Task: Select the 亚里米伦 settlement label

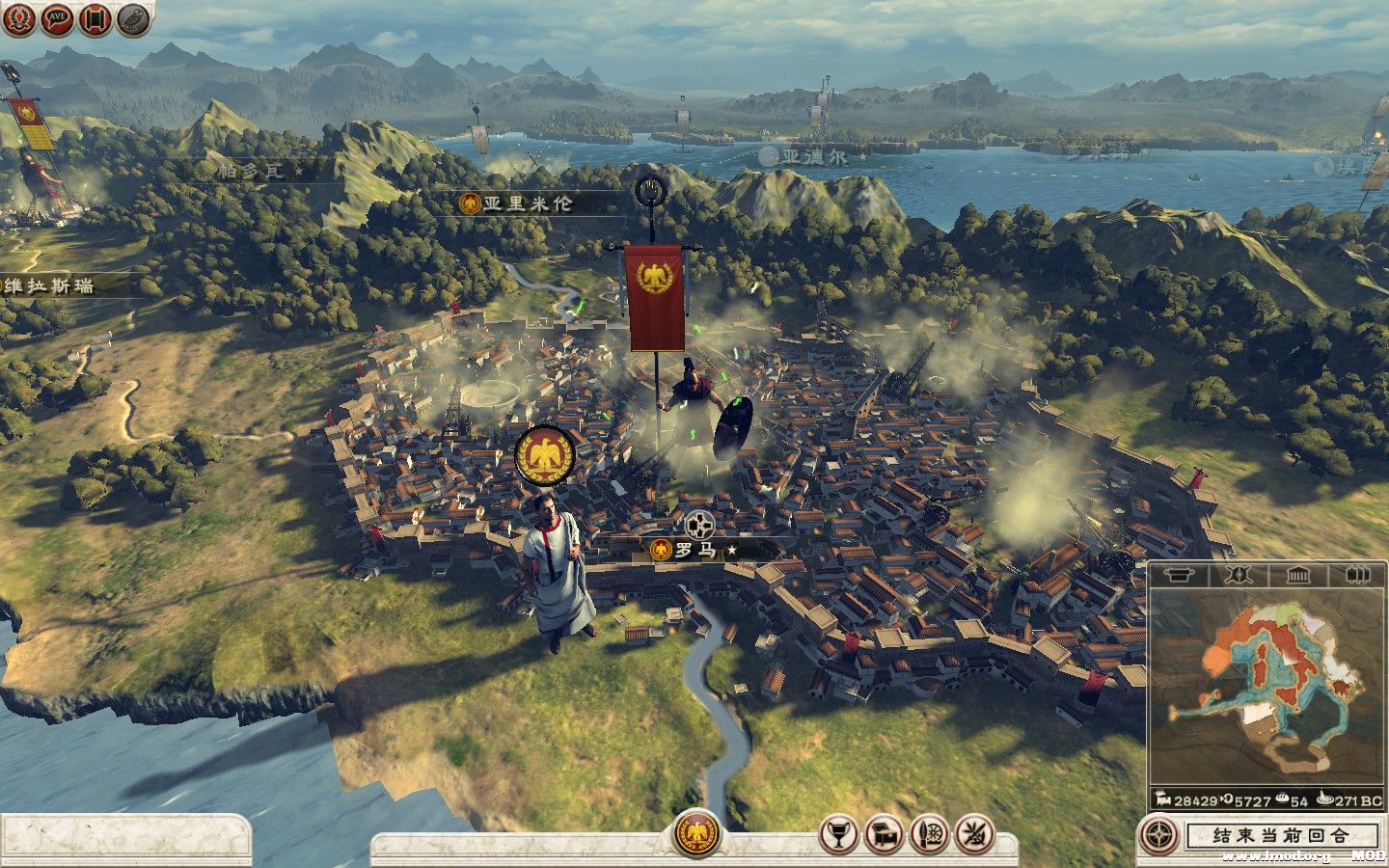Action: coord(527,203)
